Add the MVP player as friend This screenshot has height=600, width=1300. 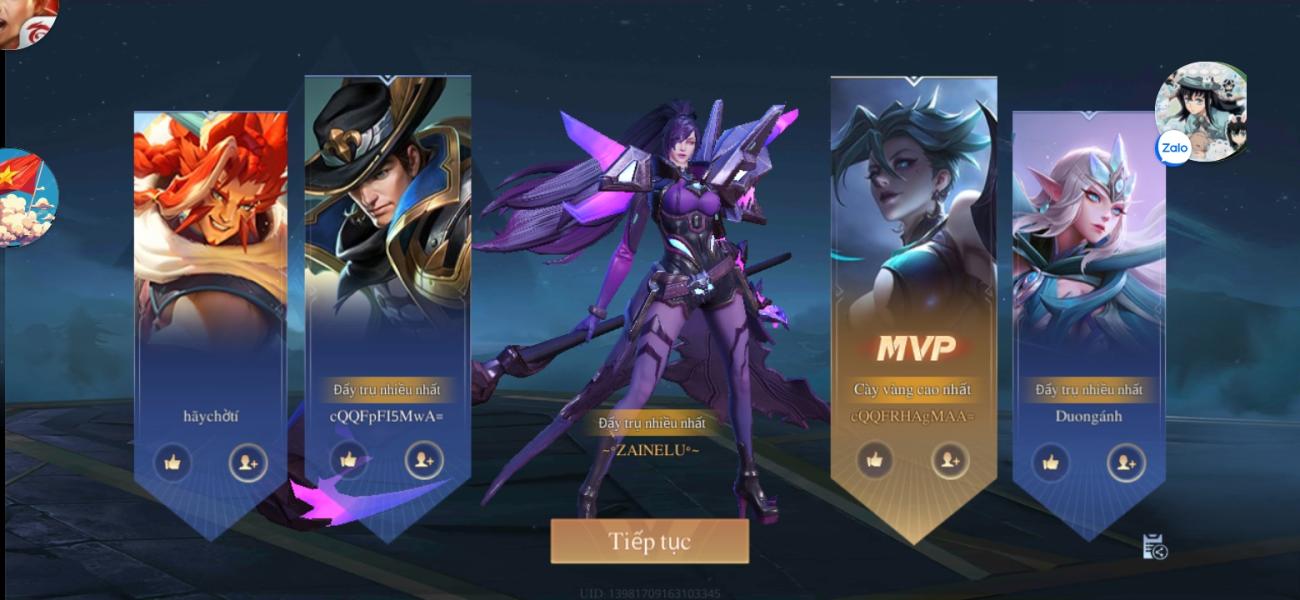tap(950, 460)
